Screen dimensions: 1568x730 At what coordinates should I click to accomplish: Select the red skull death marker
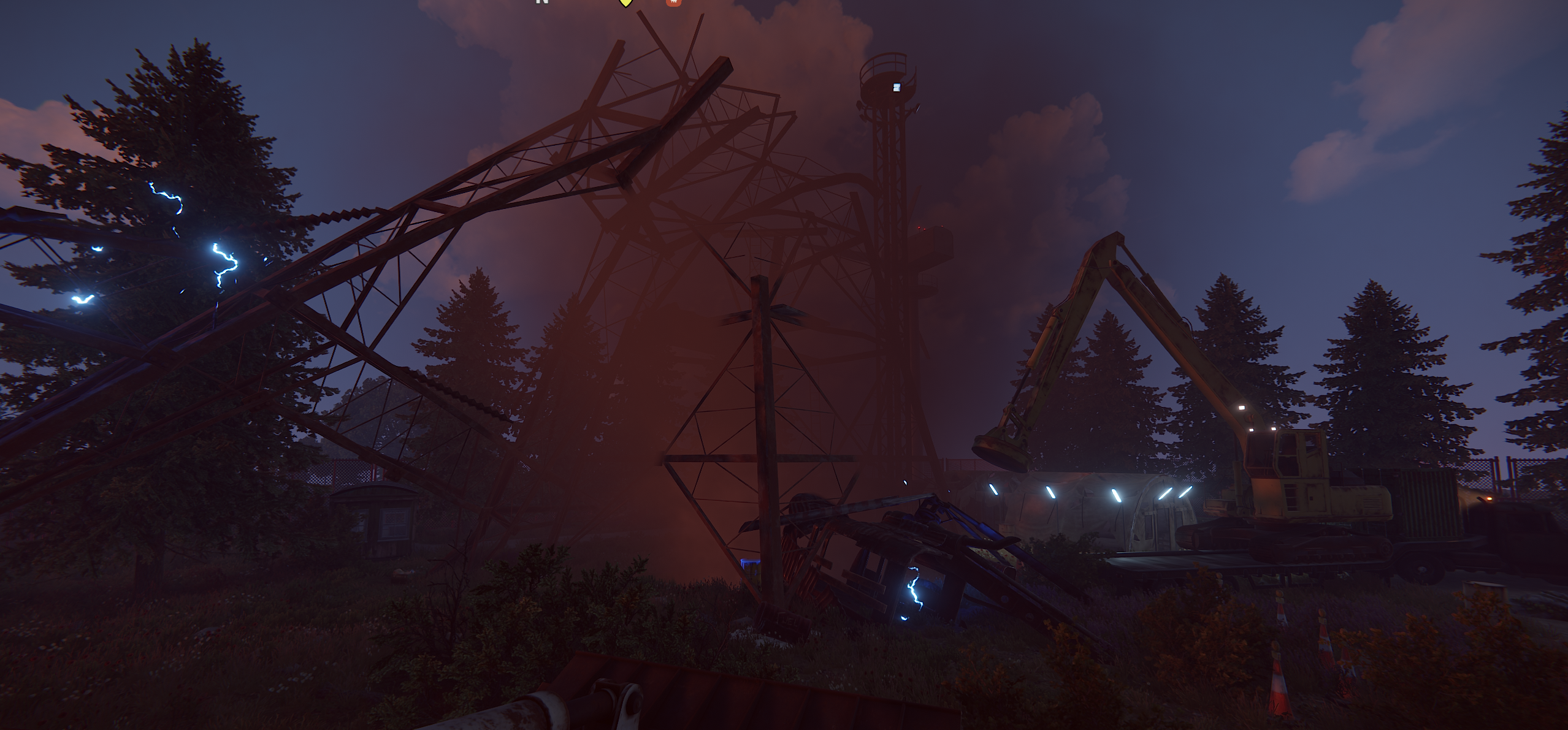tap(673, 2)
